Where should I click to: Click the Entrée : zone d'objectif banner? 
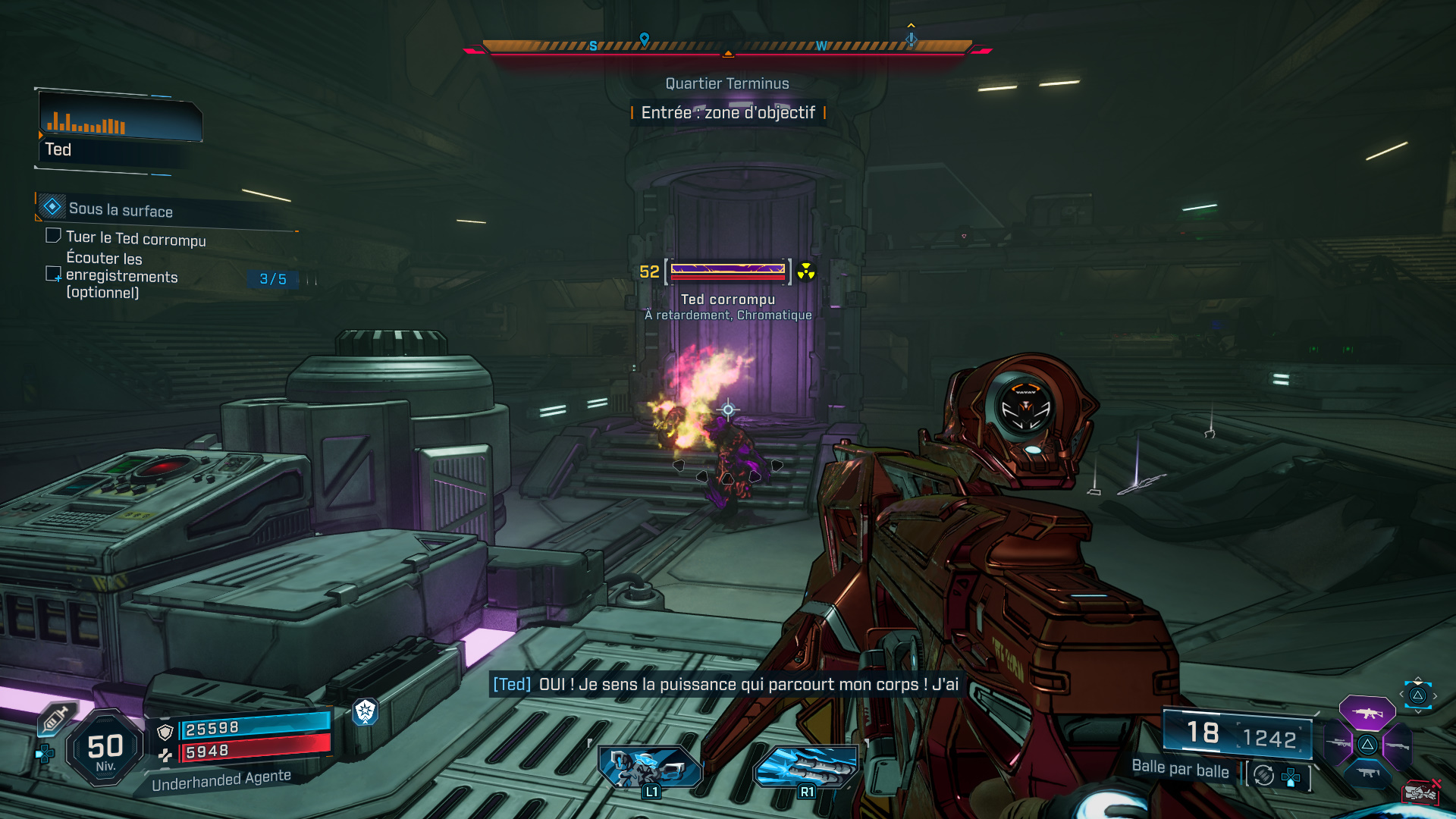point(728,113)
